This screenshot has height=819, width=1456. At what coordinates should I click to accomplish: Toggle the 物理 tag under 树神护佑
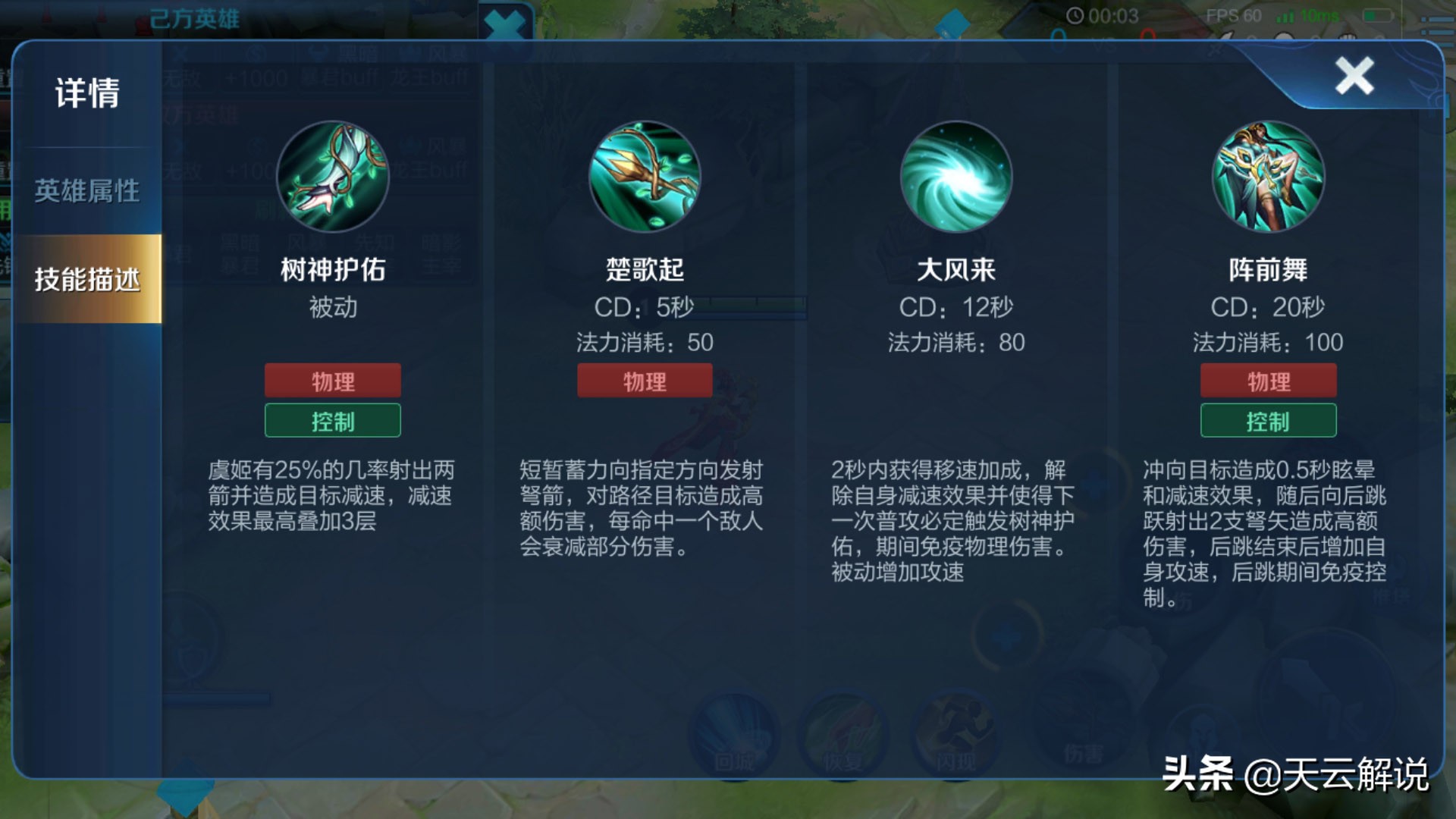click(x=332, y=381)
